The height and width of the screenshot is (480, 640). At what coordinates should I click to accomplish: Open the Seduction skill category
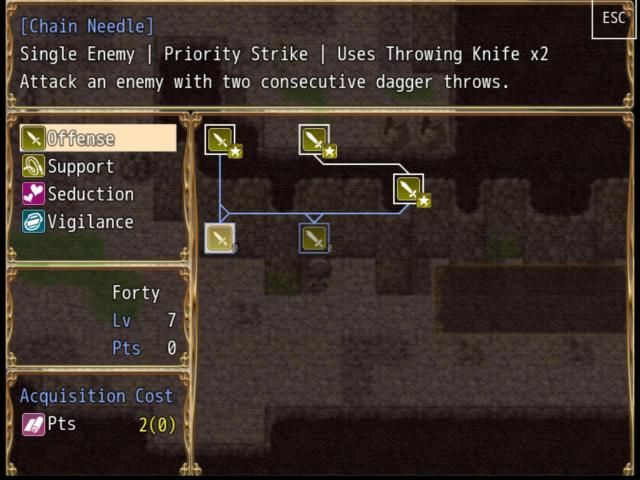90,194
